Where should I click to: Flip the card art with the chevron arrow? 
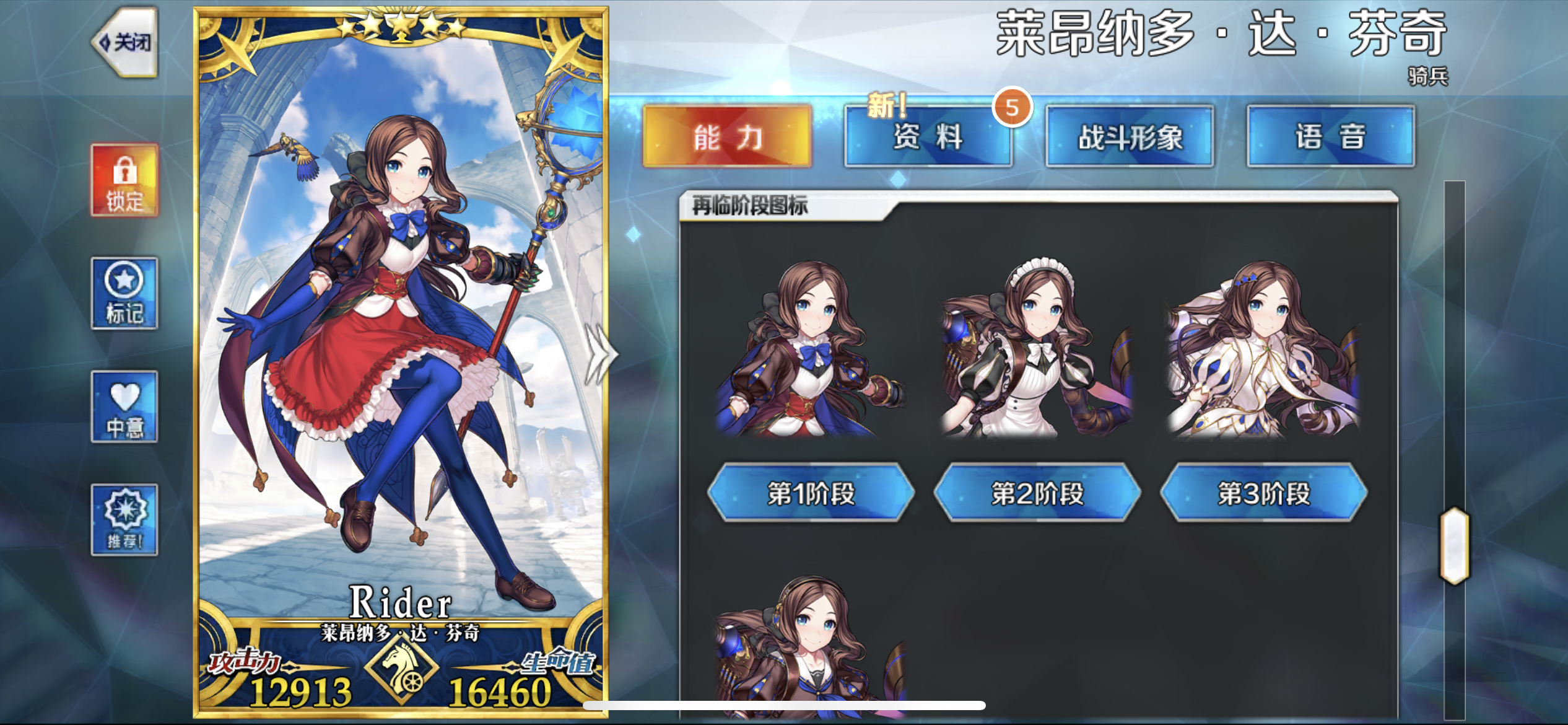[x=599, y=354]
